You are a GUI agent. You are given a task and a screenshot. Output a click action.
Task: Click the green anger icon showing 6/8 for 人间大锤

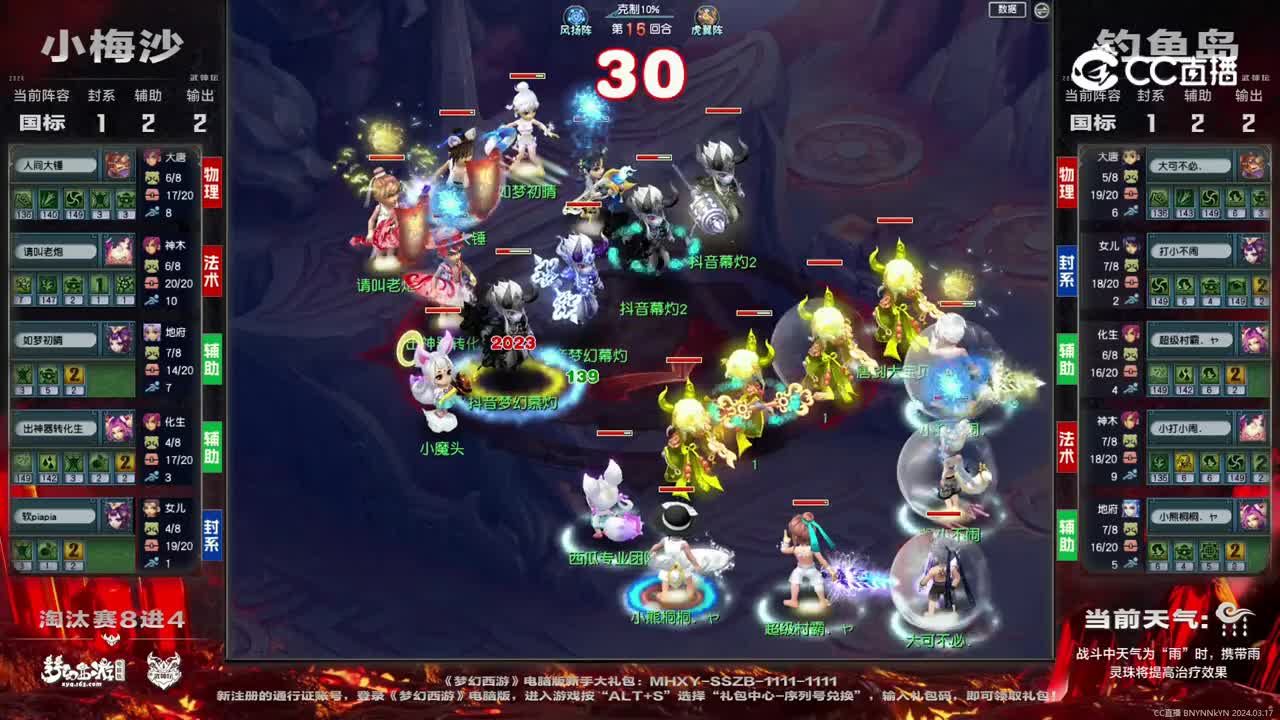pos(151,177)
